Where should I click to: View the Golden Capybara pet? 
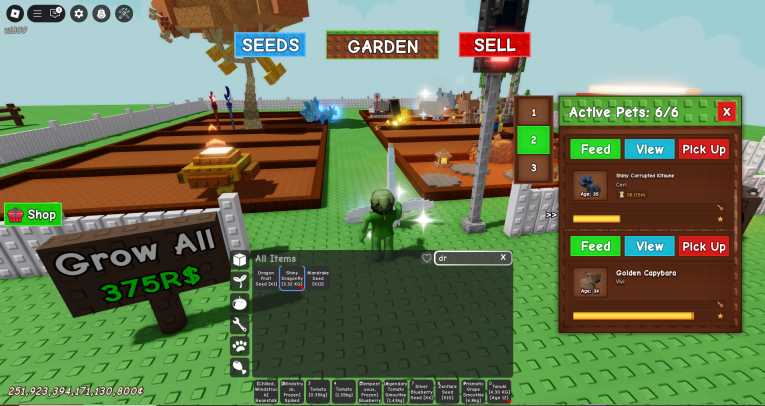(649, 246)
